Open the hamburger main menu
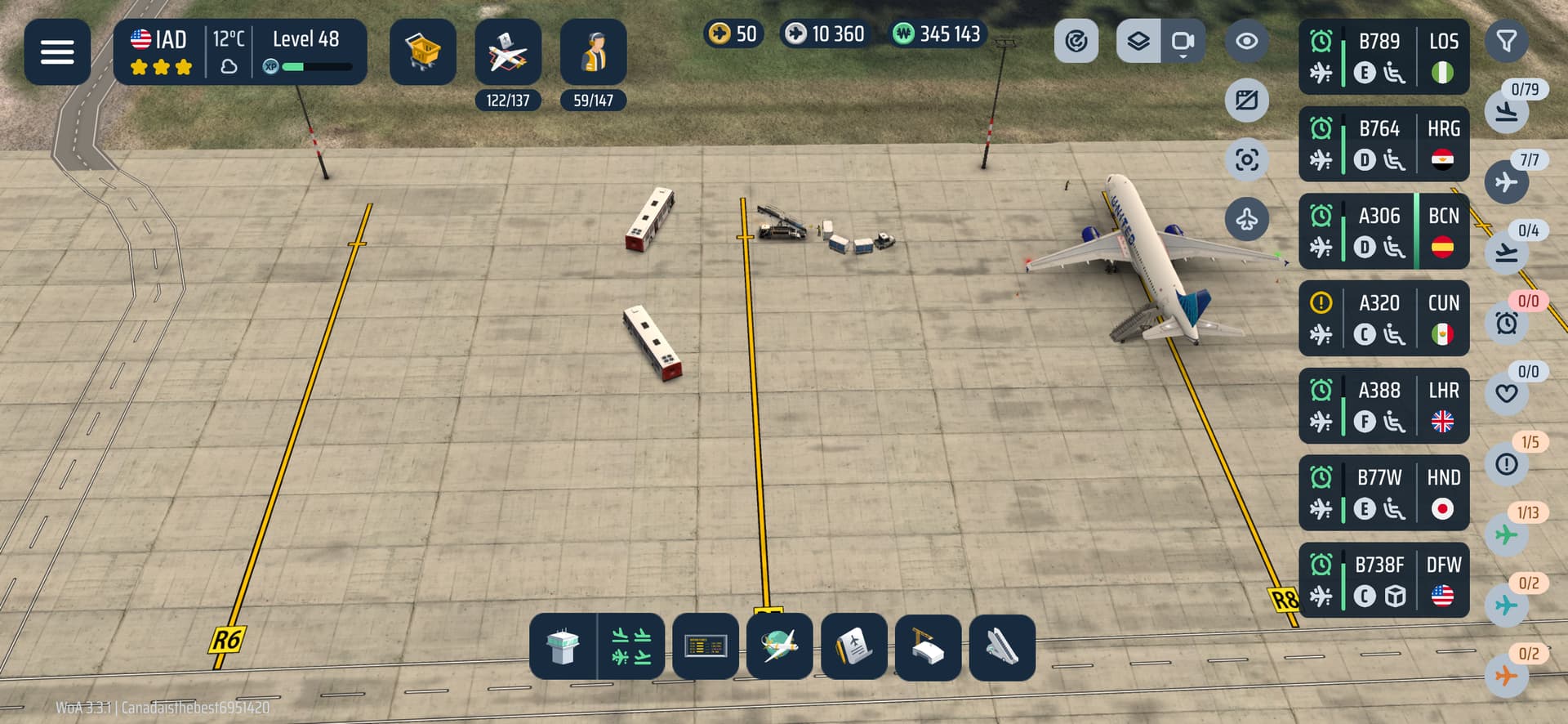 click(57, 52)
